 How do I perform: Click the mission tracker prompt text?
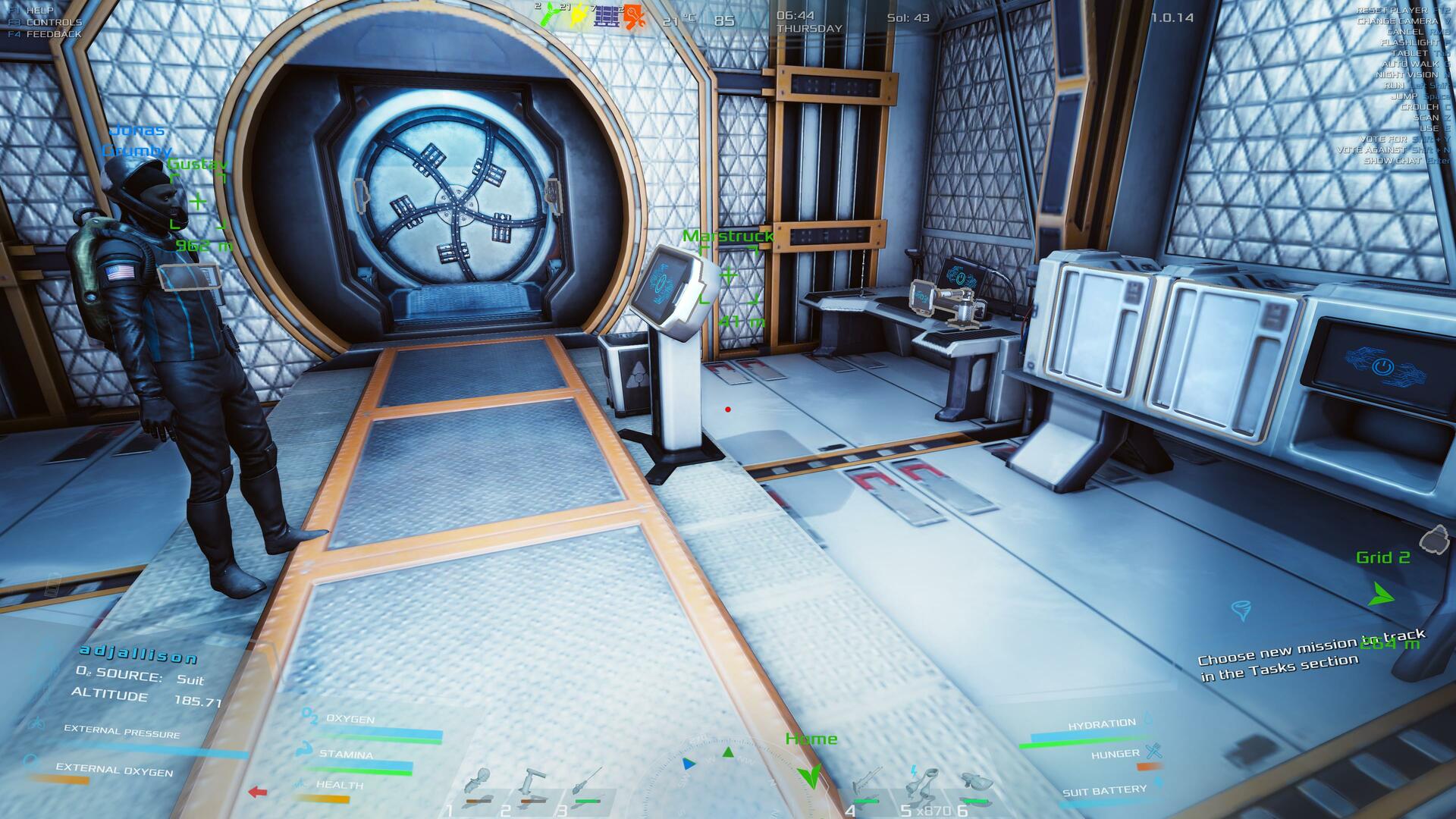[x=1310, y=657]
